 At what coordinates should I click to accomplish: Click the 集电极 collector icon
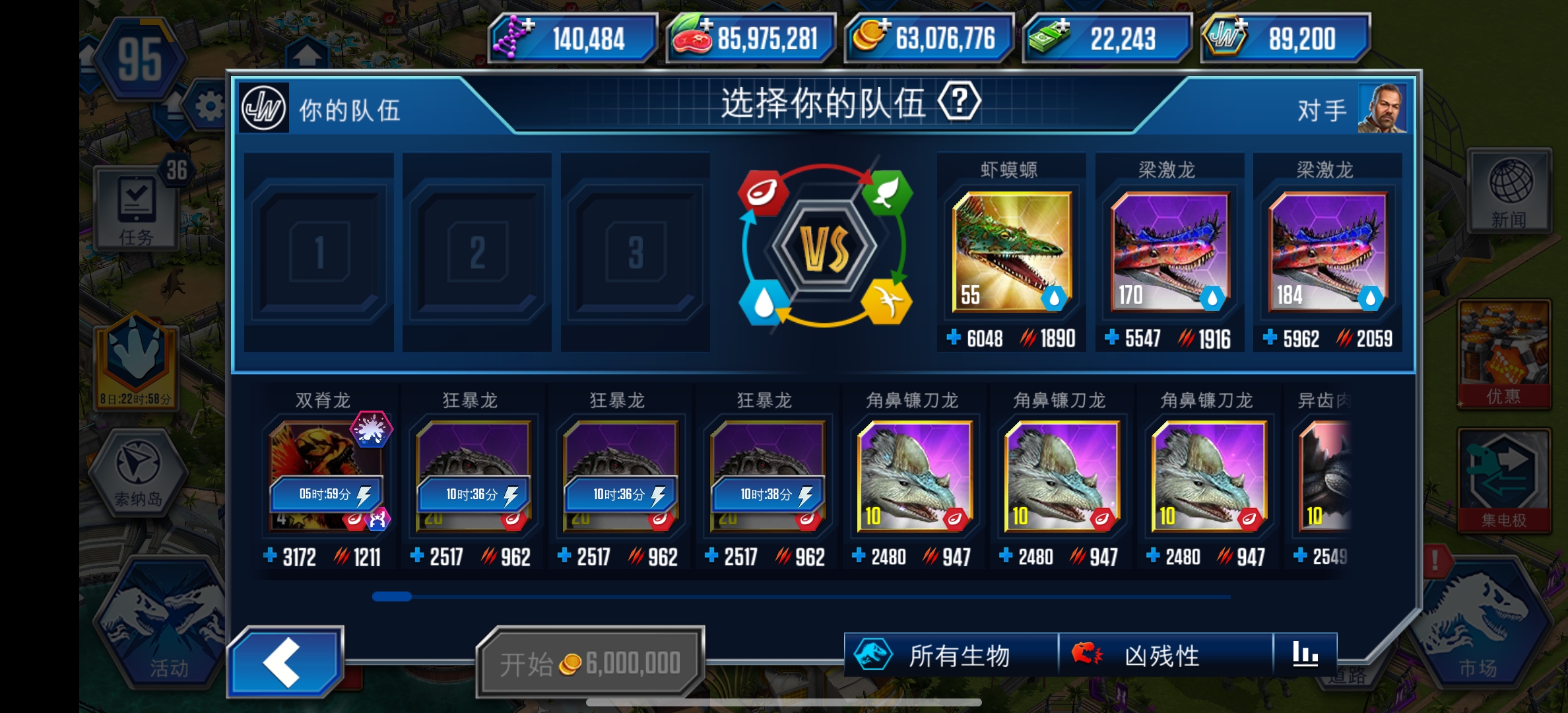click(1505, 479)
